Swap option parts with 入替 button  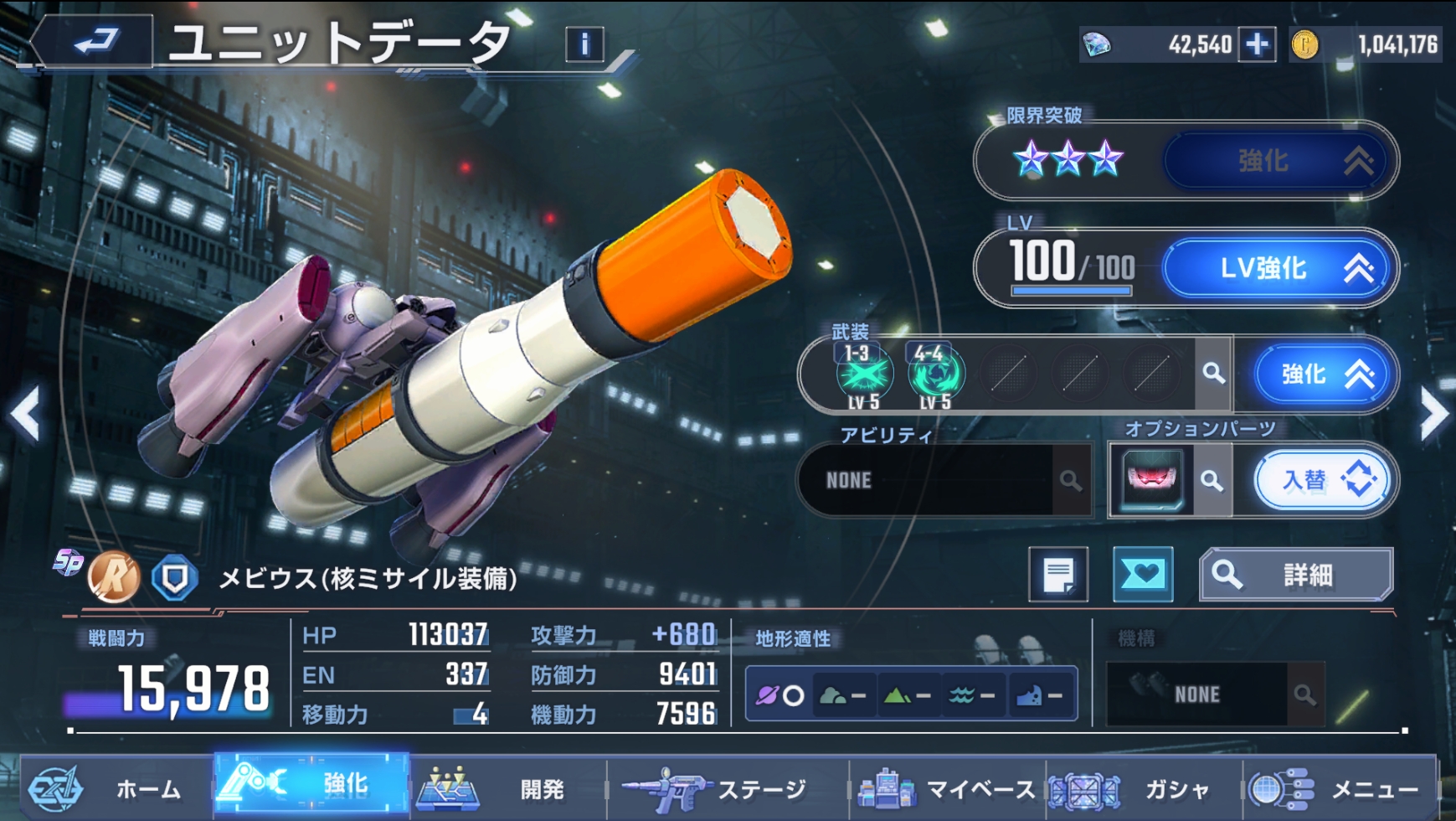tap(1322, 480)
